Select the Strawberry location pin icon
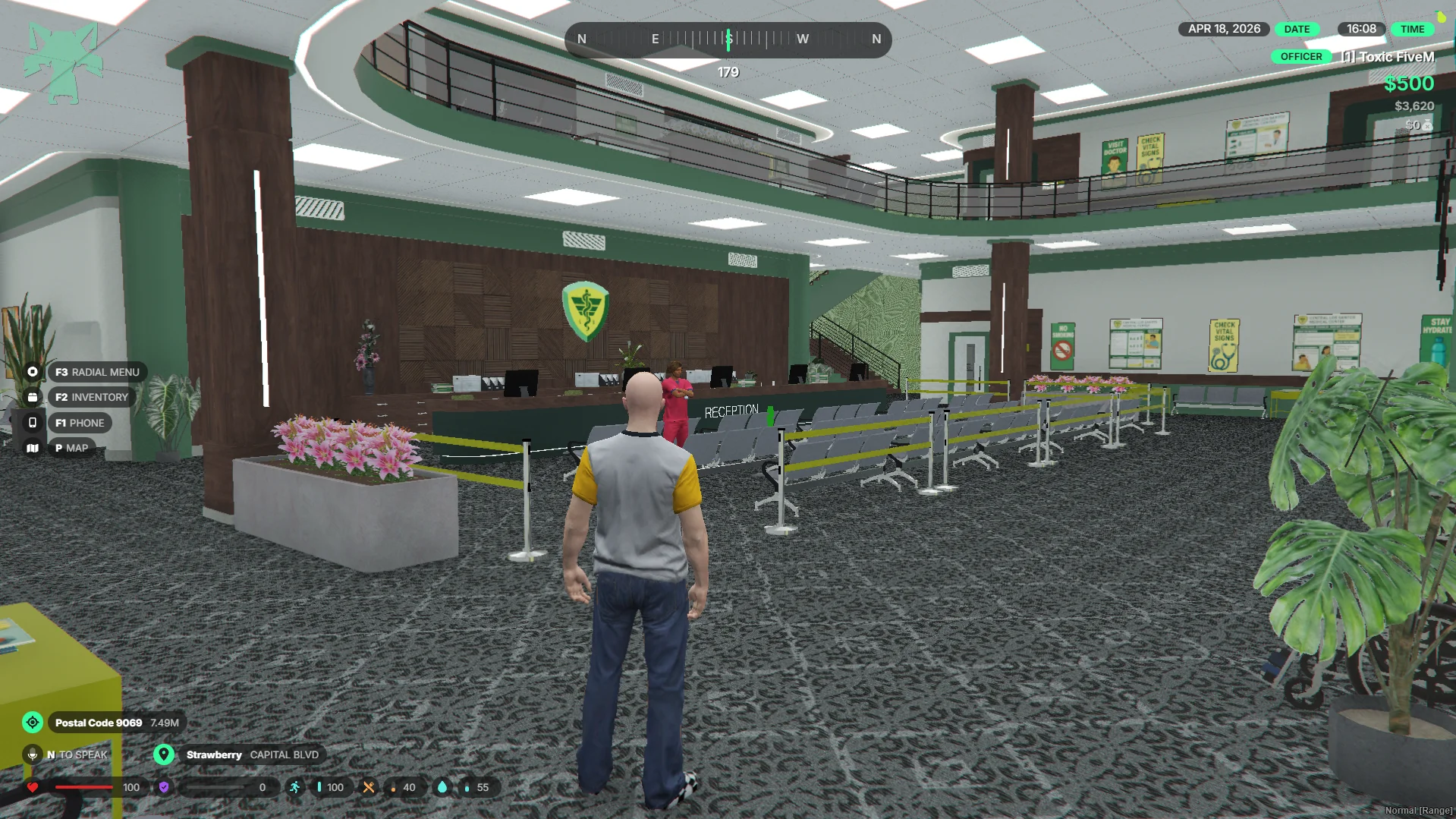 pos(164,754)
